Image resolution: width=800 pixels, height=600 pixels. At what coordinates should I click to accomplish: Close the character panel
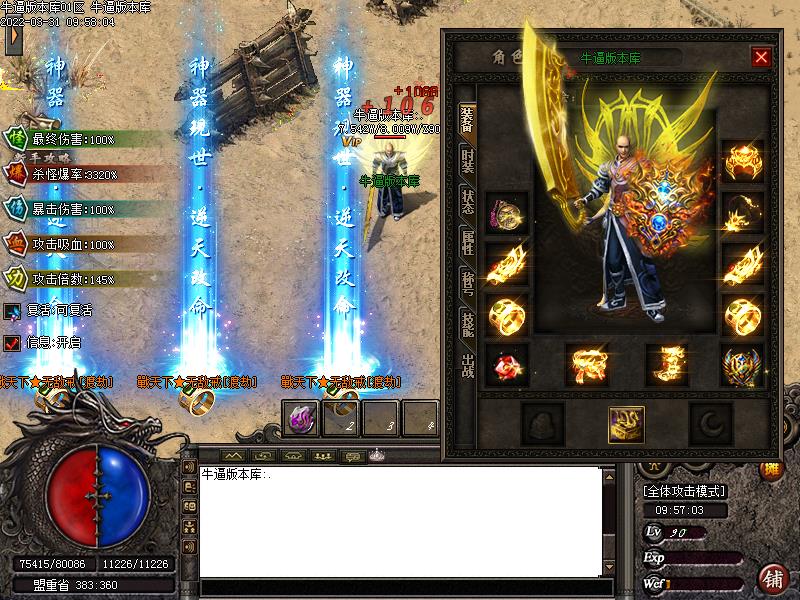[762, 57]
